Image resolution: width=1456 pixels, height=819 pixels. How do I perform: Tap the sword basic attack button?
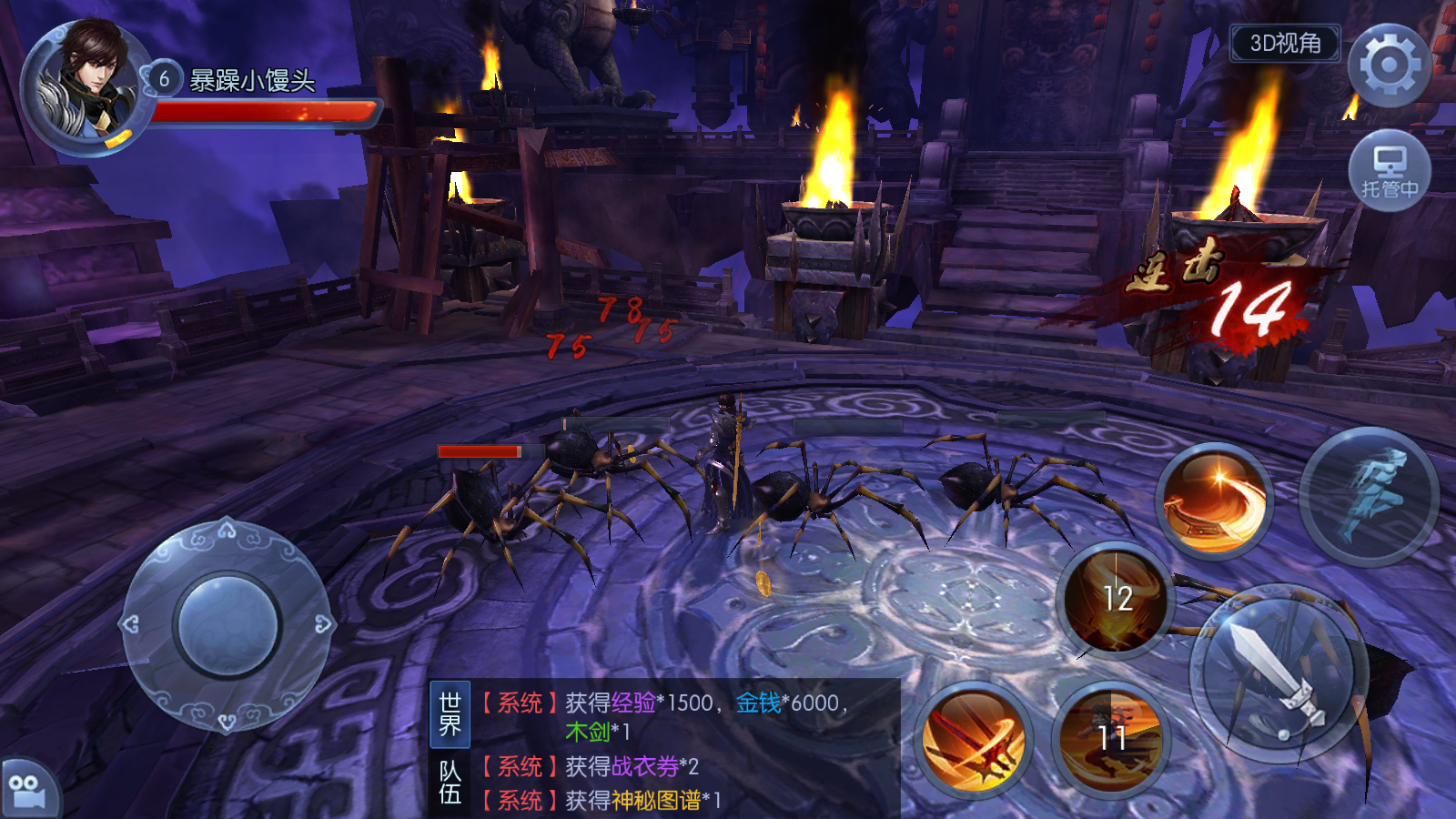1279,673
